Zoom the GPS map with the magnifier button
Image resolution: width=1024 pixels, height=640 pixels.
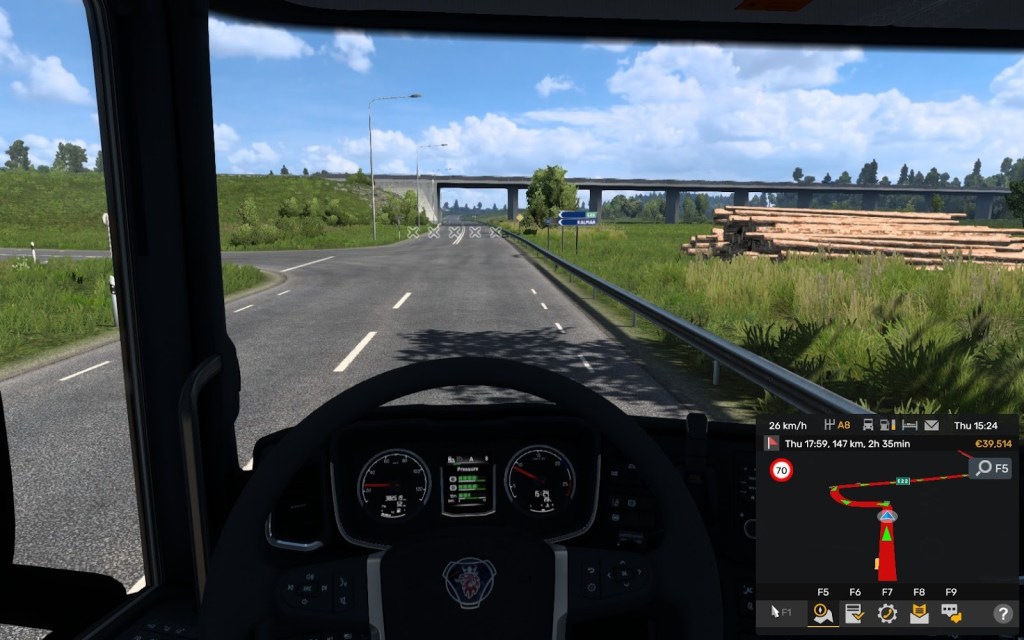click(991, 468)
